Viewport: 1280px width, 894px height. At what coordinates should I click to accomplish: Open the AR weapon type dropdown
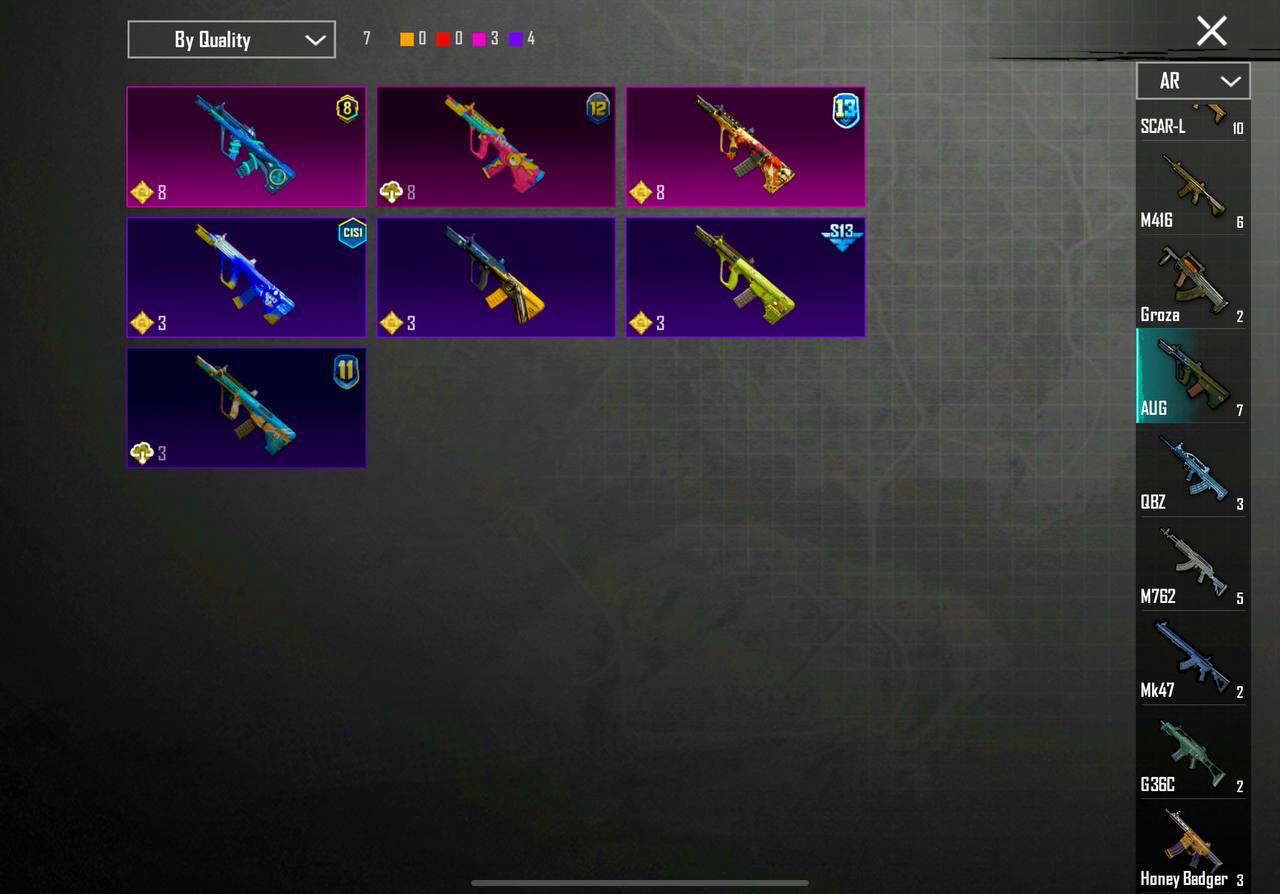pos(1193,81)
